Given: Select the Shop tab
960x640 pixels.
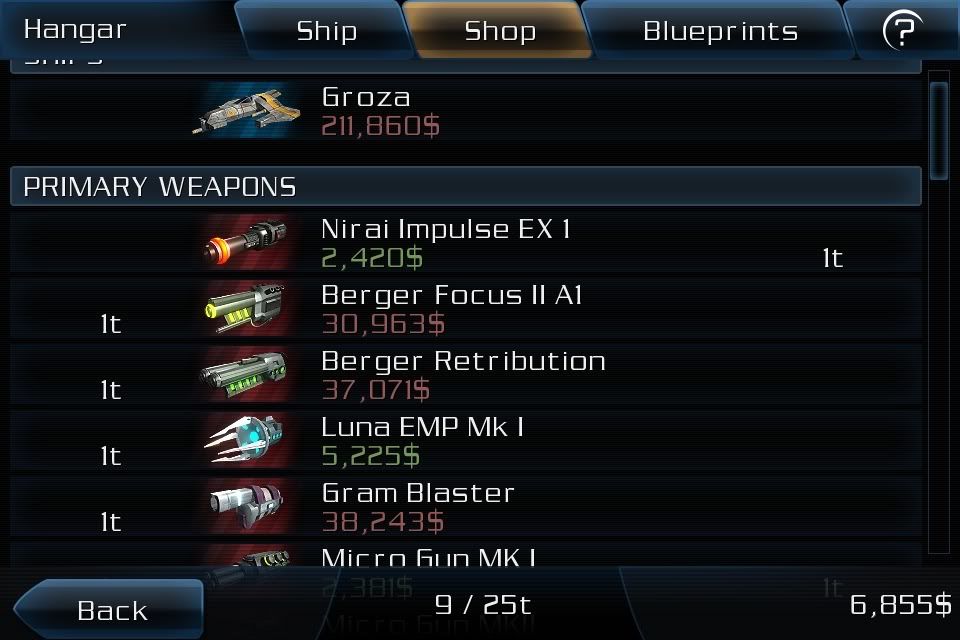Looking at the screenshot, I should coord(500,30).
